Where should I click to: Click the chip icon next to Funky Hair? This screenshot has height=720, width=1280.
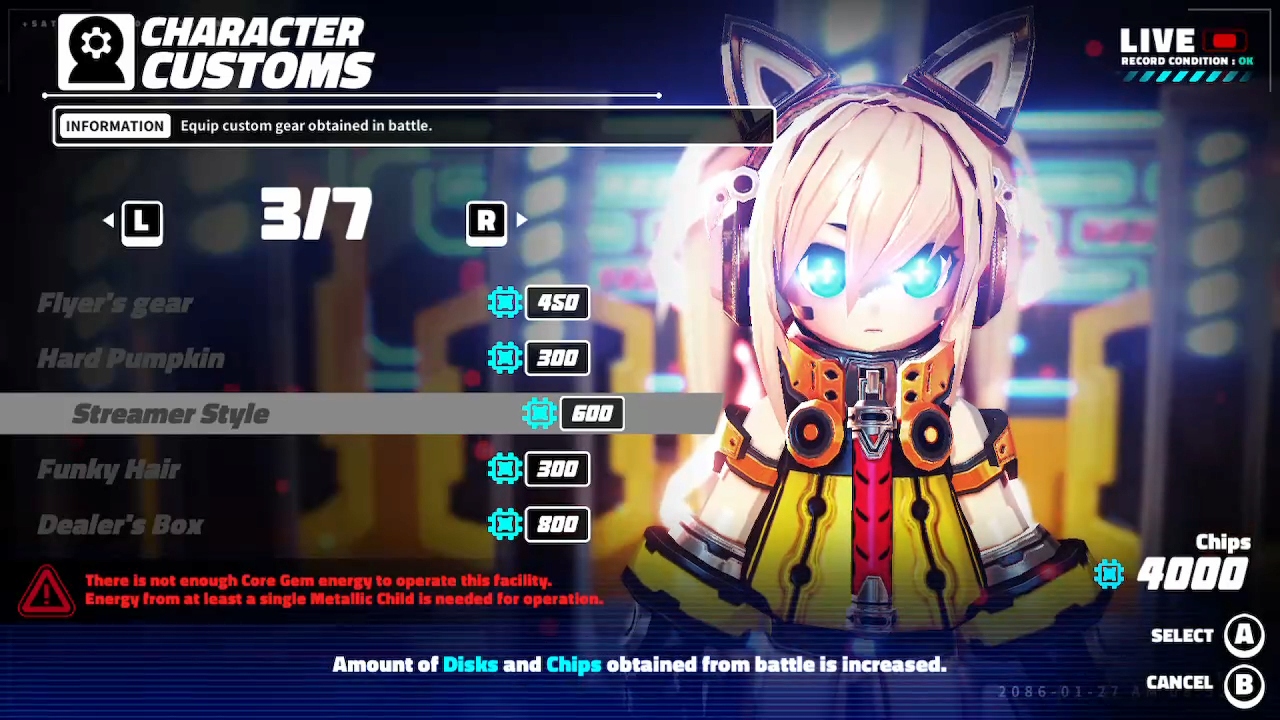(505, 469)
